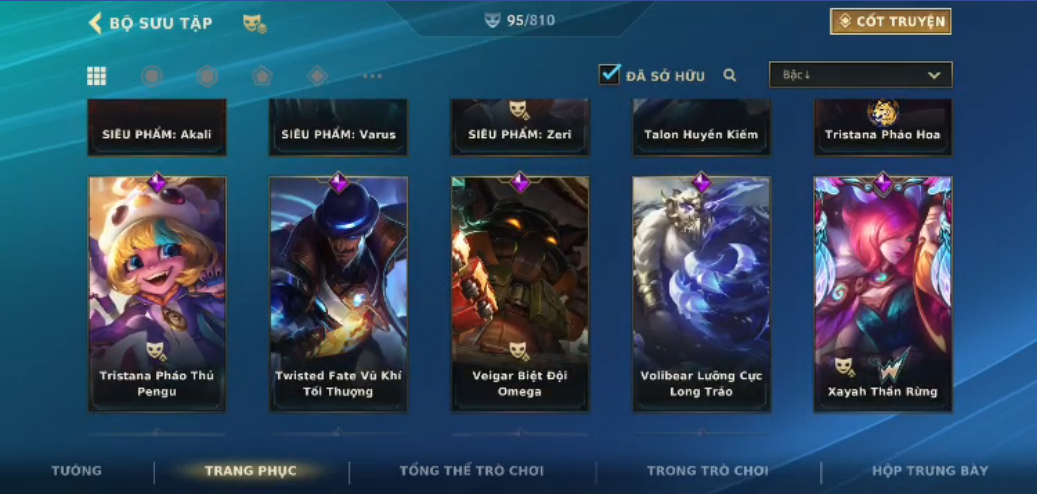View Volibear Lưỡng Cực Long Trảo skin
Image resolution: width=1037 pixels, height=494 pixels.
(701, 293)
